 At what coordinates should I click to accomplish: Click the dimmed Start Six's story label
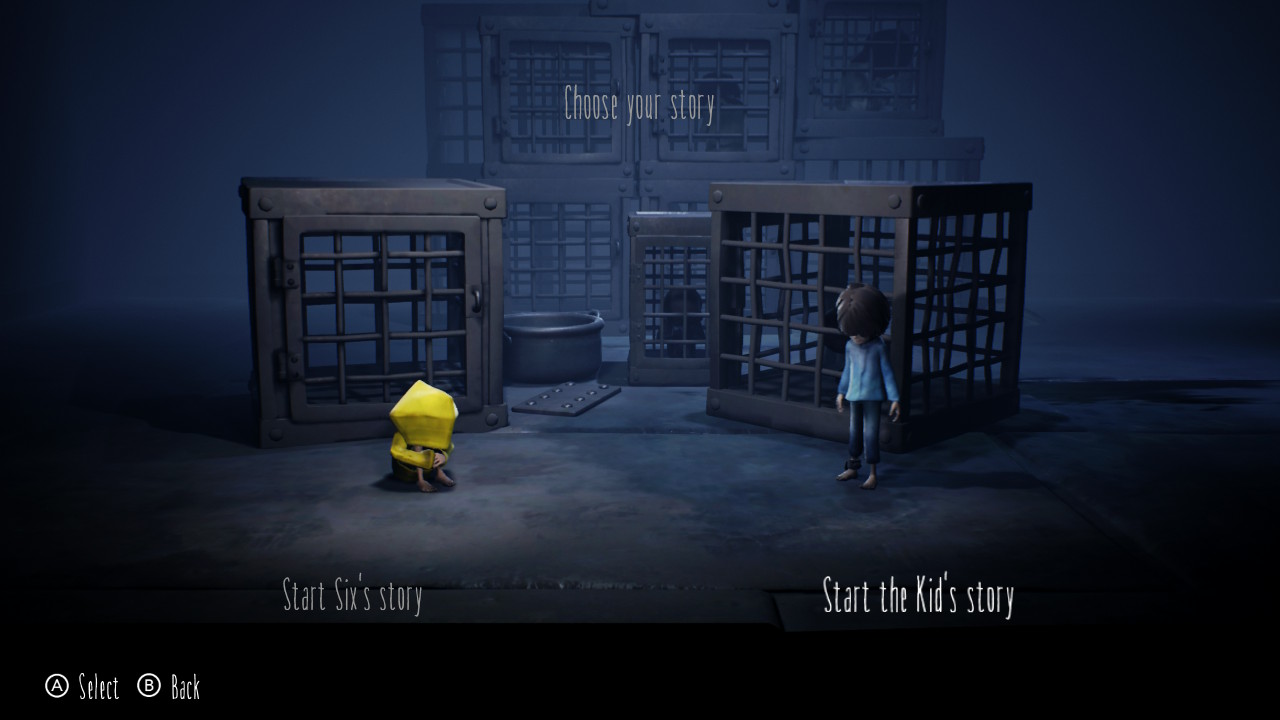(353, 595)
